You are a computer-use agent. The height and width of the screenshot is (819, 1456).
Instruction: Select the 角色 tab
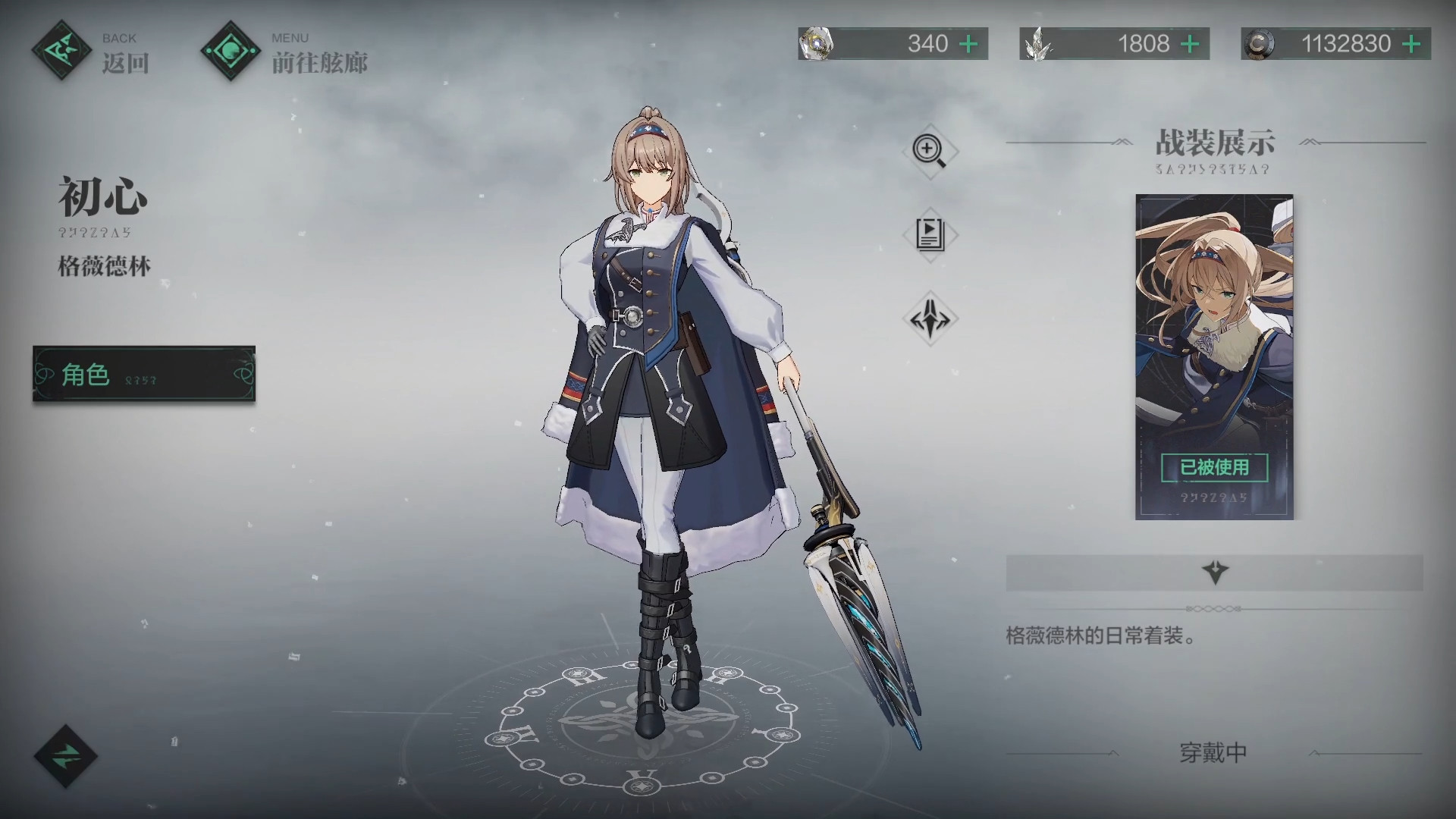144,374
